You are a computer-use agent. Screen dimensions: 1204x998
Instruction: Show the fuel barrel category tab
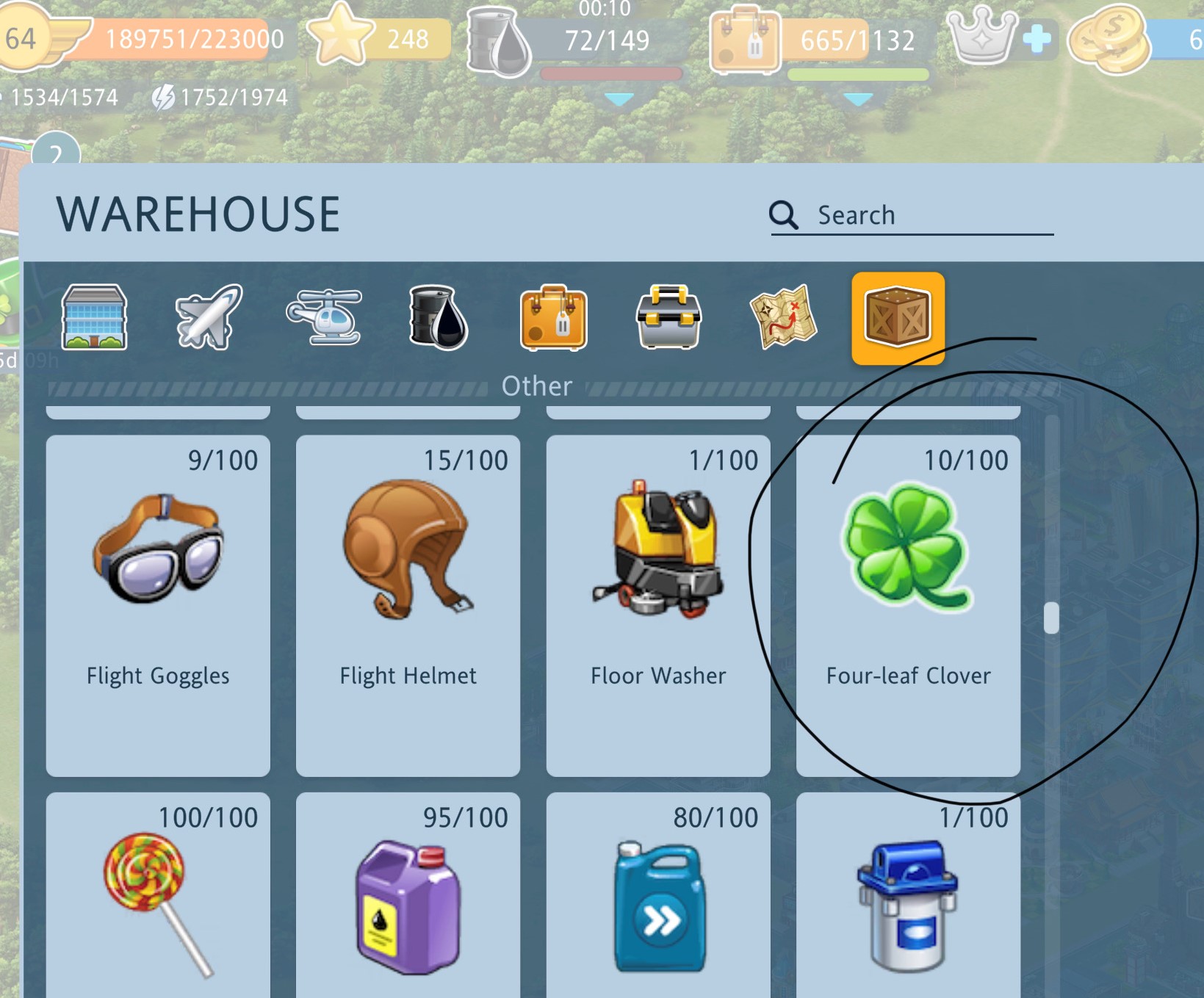pyautogui.click(x=439, y=317)
